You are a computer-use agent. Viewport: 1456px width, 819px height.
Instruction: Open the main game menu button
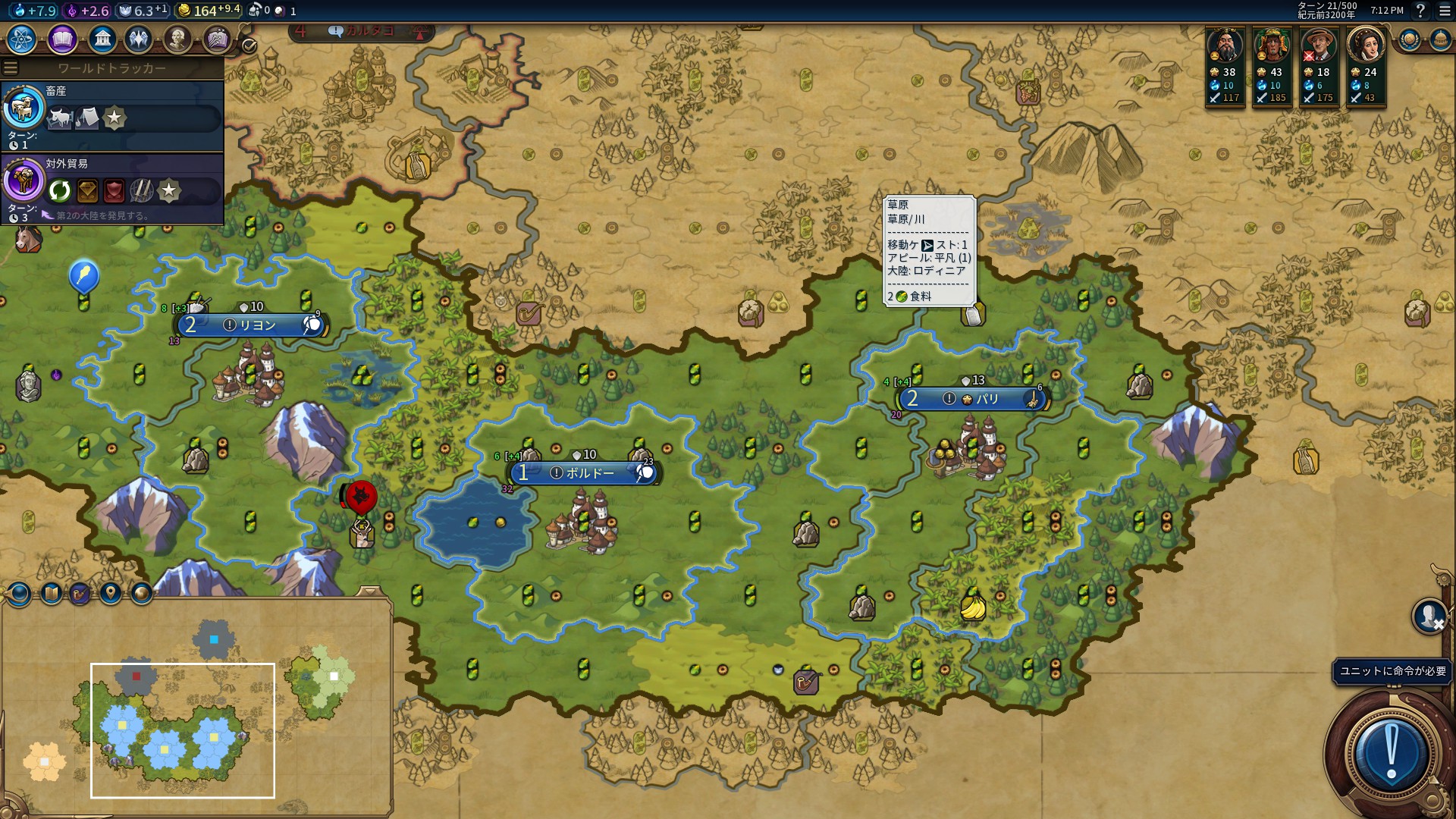(1445, 11)
